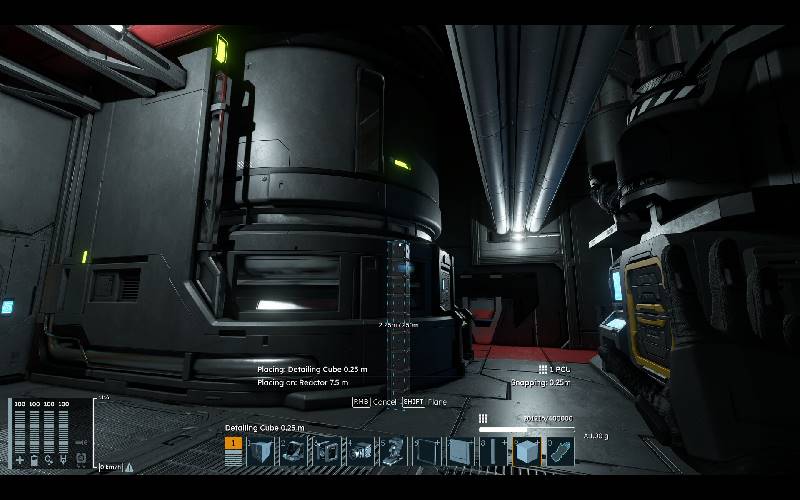Pick the block in hotbar slot 3

[x=328, y=452]
